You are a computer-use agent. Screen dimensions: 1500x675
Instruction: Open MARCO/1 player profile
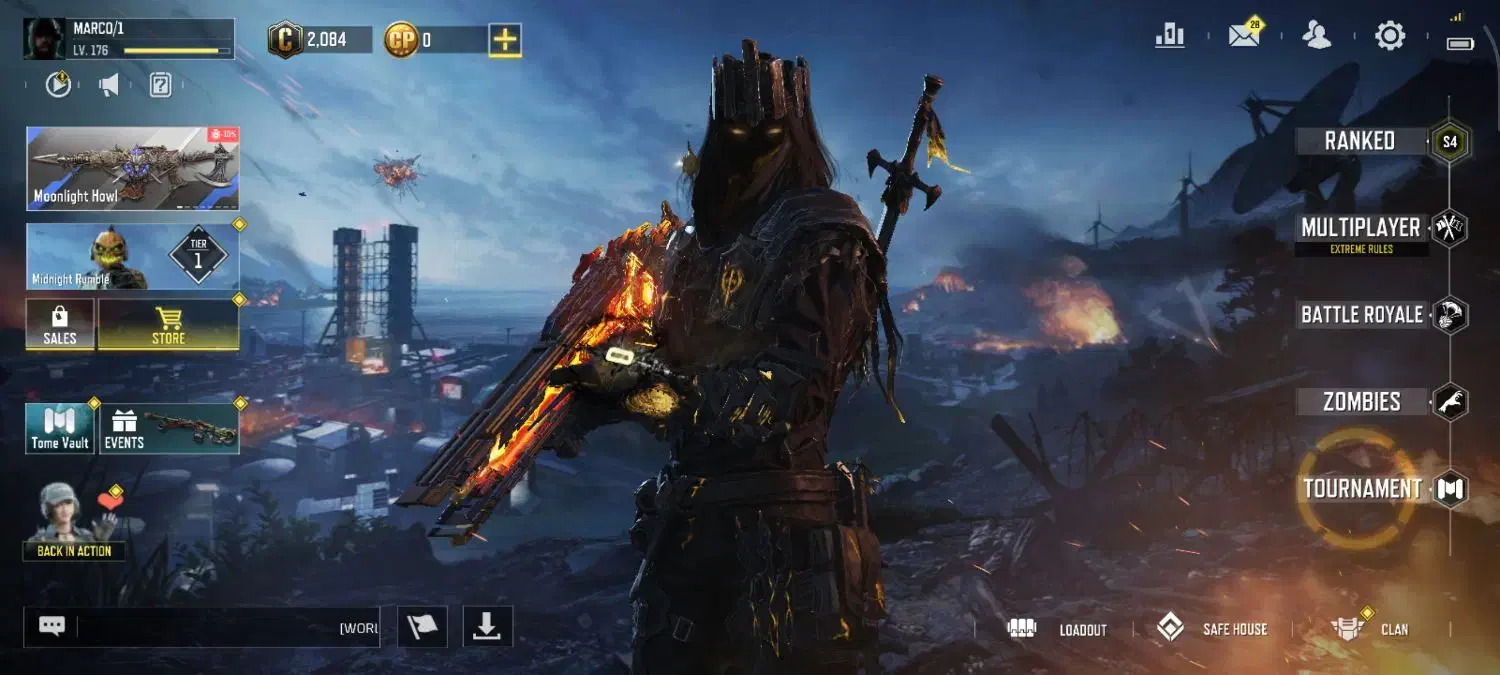[128, 39]
